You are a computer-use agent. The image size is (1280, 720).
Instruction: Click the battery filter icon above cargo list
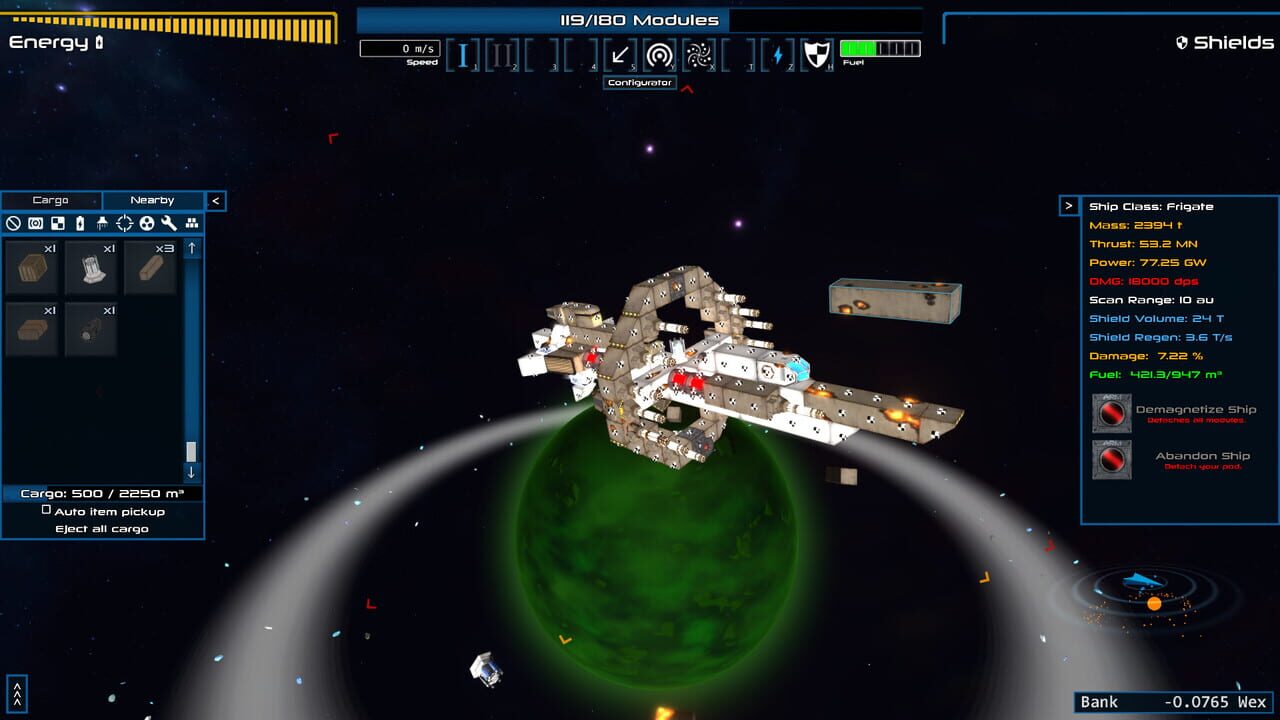(x=80, y=223)
